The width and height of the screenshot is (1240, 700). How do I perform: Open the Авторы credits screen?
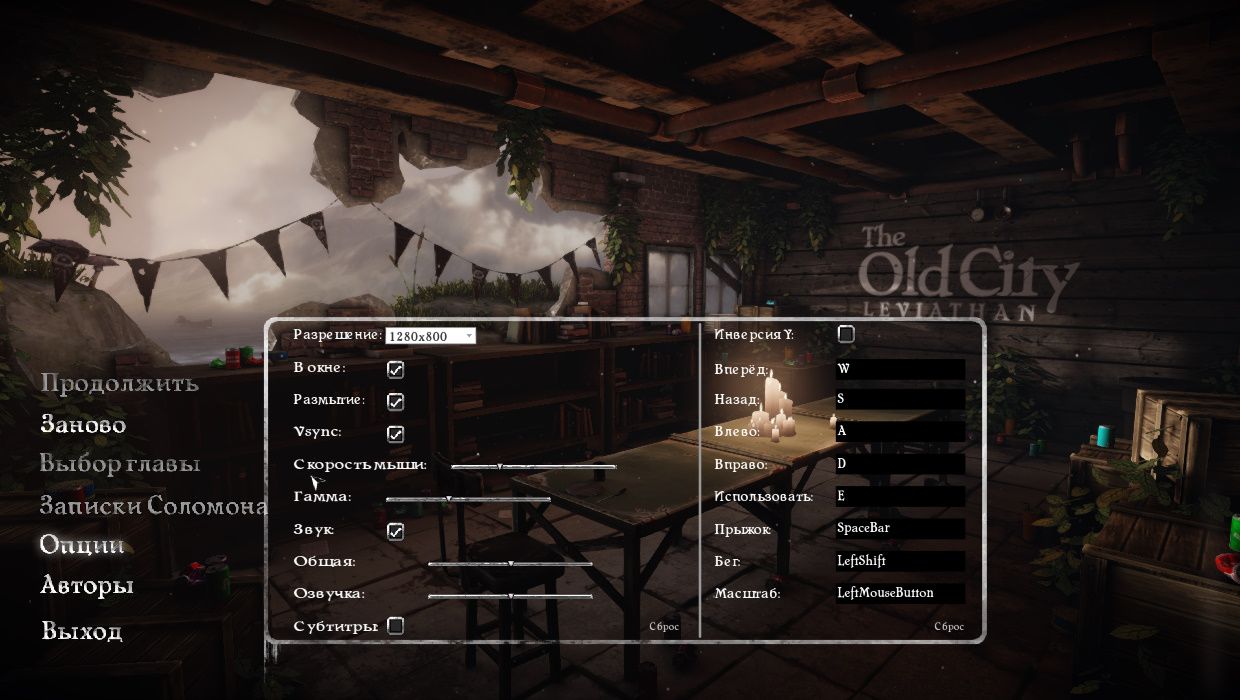tap(87, 585)
